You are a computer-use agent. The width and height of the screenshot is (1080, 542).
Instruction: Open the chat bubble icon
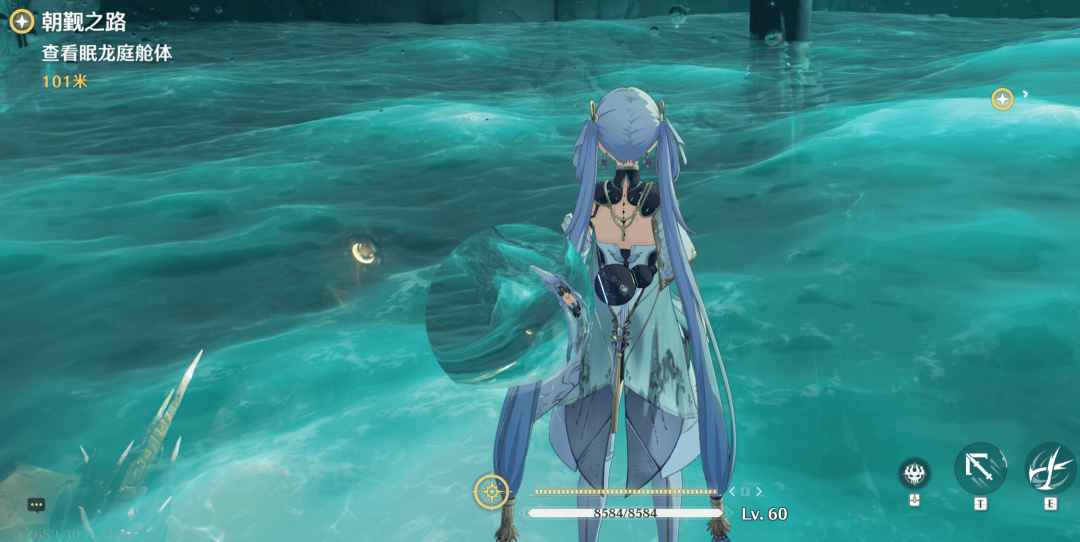coord(37,505)
